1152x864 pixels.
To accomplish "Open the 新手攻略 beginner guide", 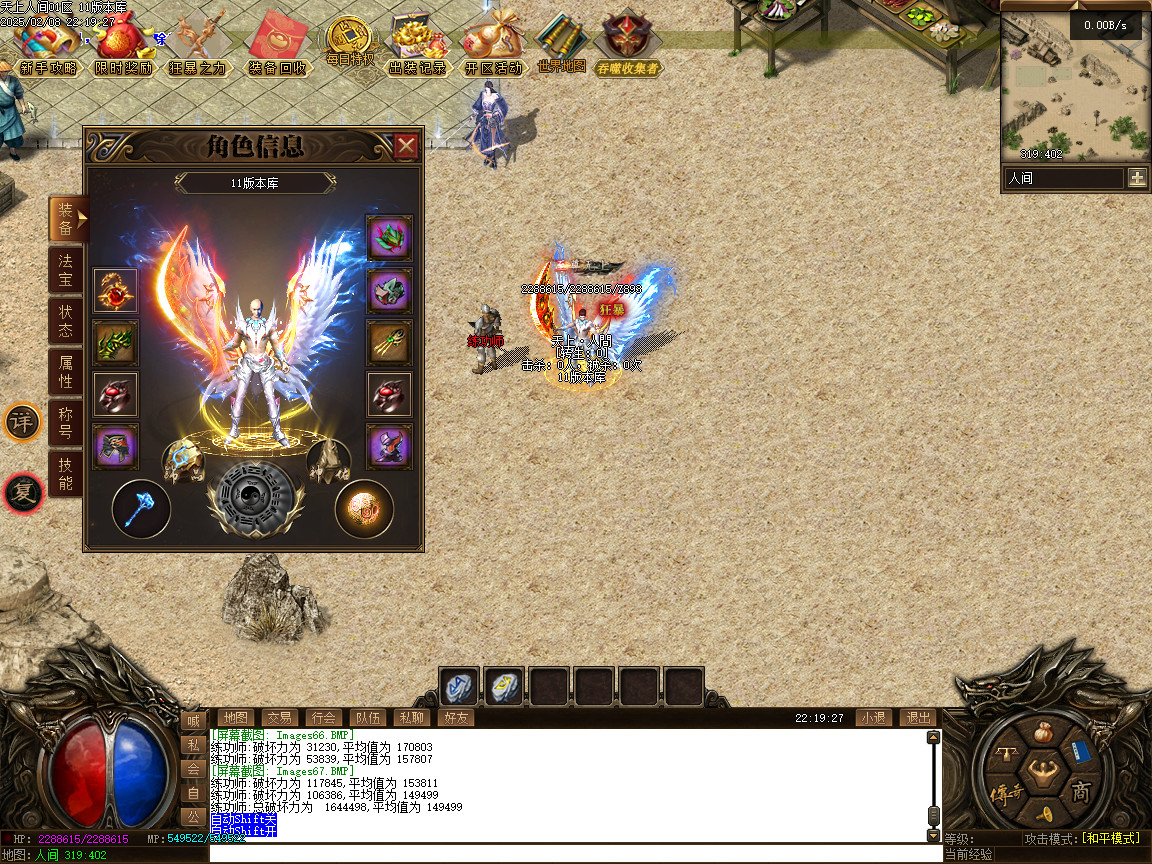I will [x=47, y=48].
